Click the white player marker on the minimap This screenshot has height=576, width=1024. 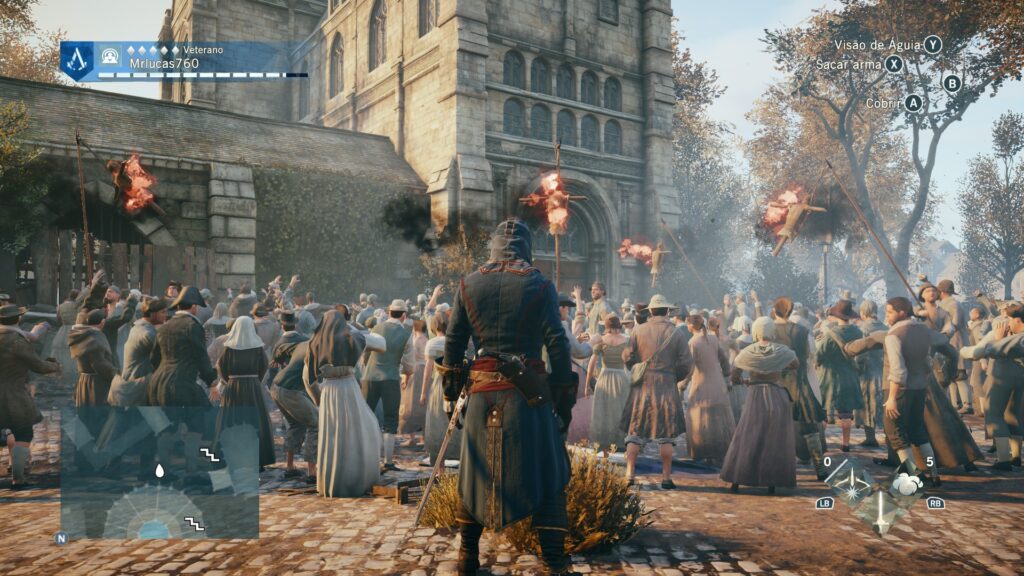pyautogui.click(x=159, y=469)
